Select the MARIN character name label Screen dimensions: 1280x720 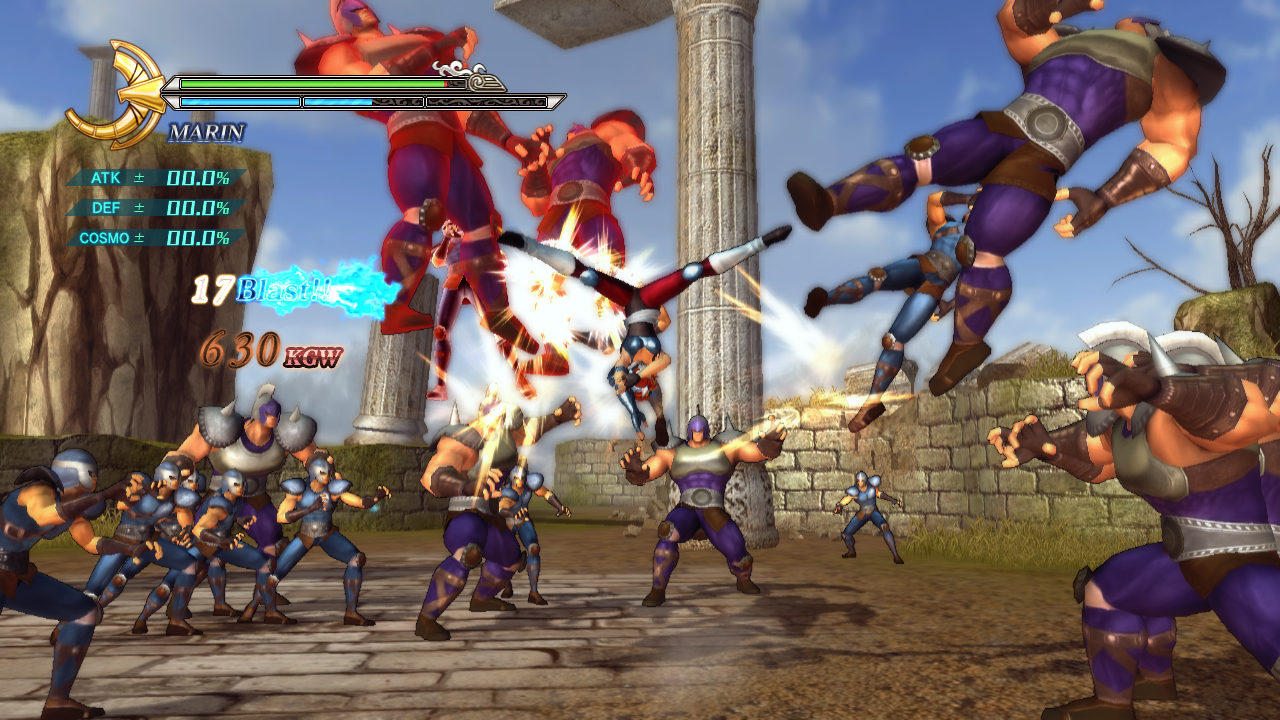[206, 132]
